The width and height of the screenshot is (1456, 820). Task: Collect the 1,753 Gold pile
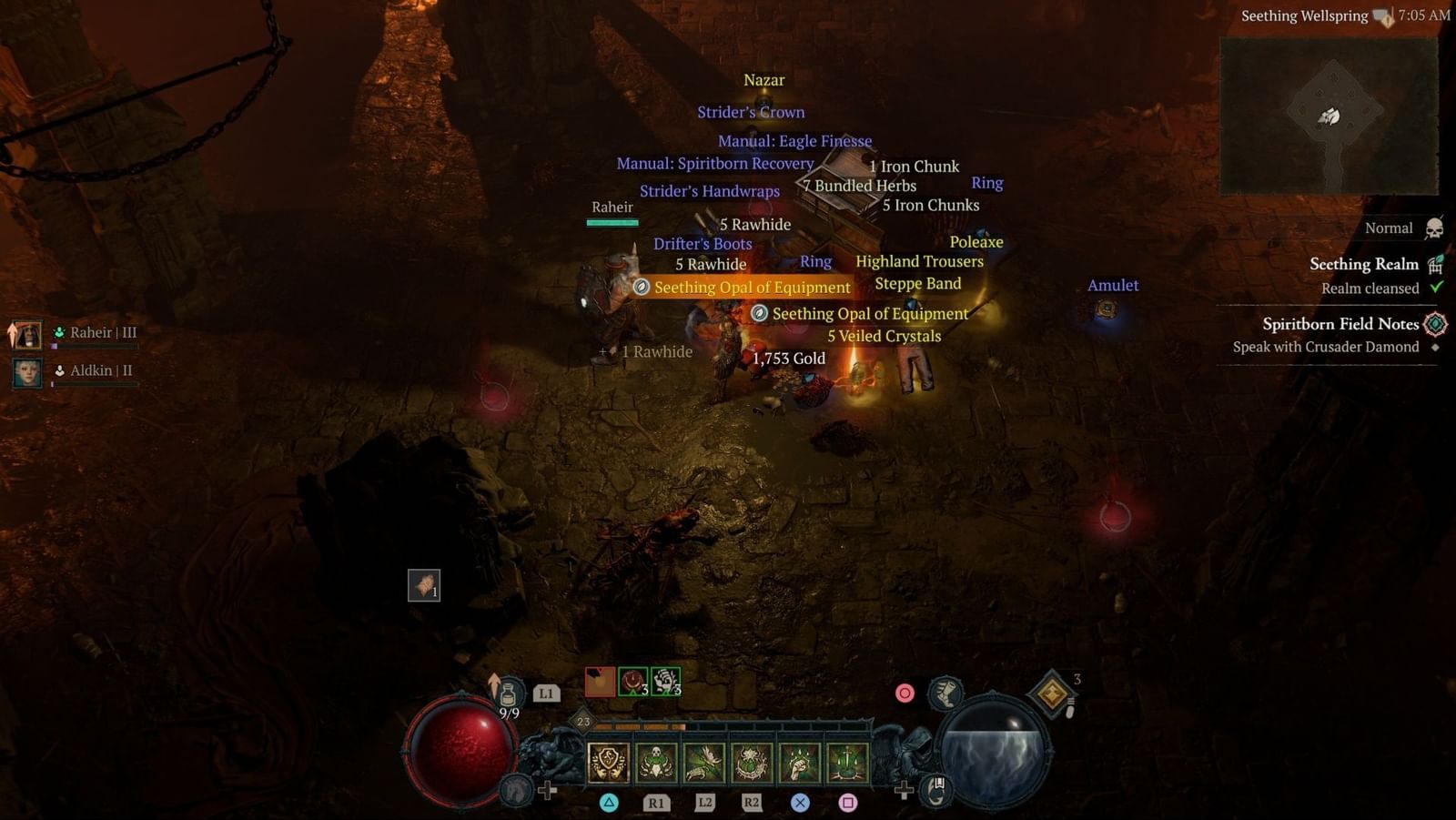tap(788, 359)
